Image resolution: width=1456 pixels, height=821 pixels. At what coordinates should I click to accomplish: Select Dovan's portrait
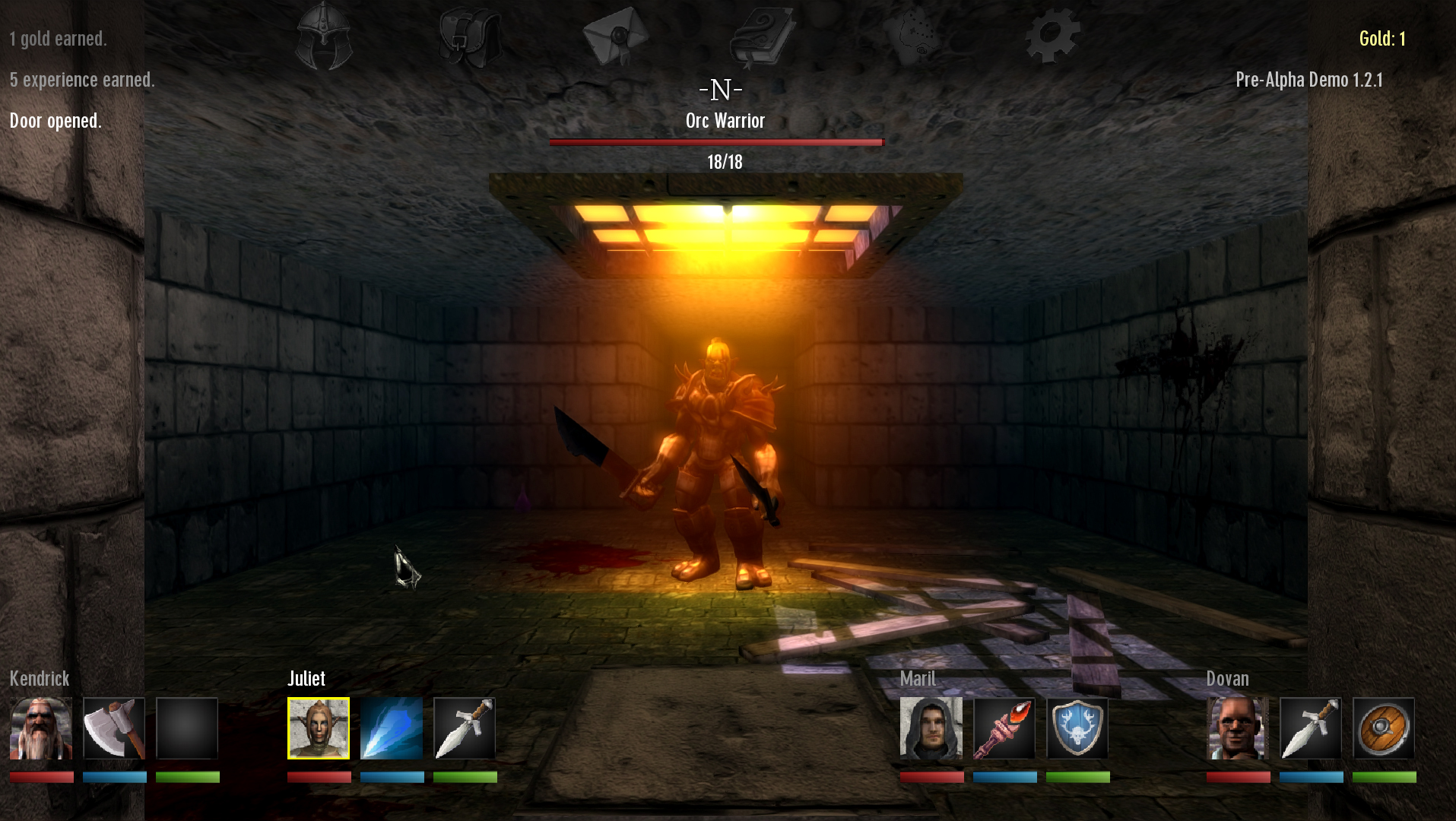point(1238,728)
